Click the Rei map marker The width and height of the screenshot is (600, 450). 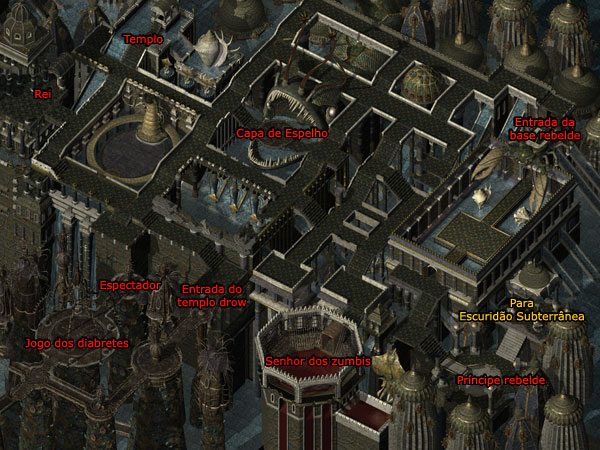pos(42,93)
